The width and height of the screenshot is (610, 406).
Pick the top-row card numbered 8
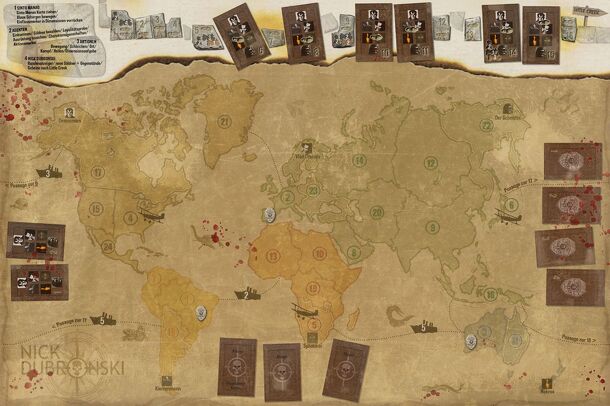[300, 28]
